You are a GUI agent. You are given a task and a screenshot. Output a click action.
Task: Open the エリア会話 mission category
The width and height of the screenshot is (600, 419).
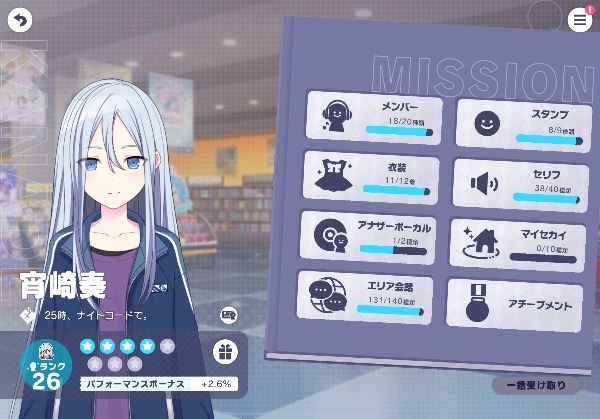pos(364,296)
